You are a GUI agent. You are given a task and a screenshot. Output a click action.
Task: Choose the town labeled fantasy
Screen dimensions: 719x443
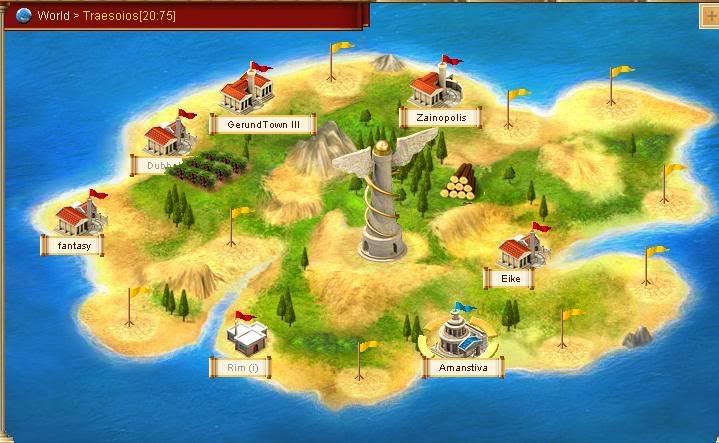pyautogui.click(x=73, y=244)
